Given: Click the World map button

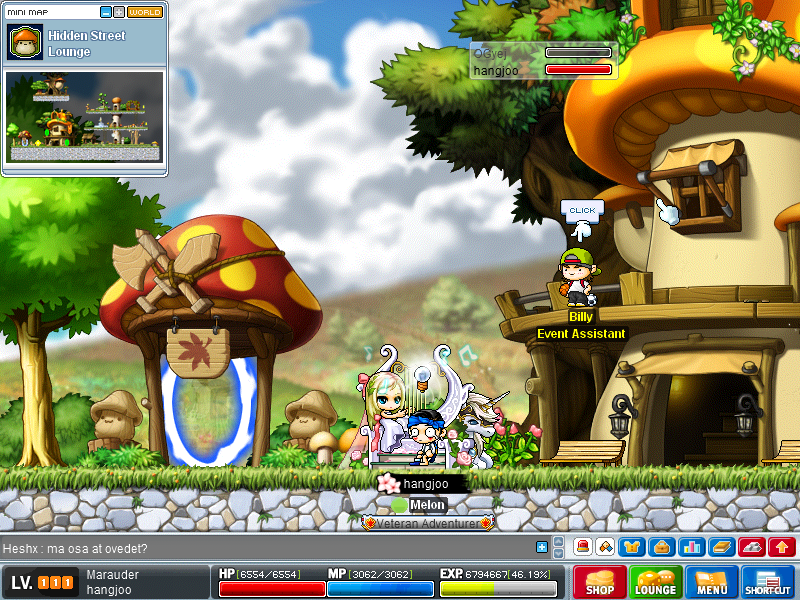Looking at the screenshot, I should pos(145,12).
